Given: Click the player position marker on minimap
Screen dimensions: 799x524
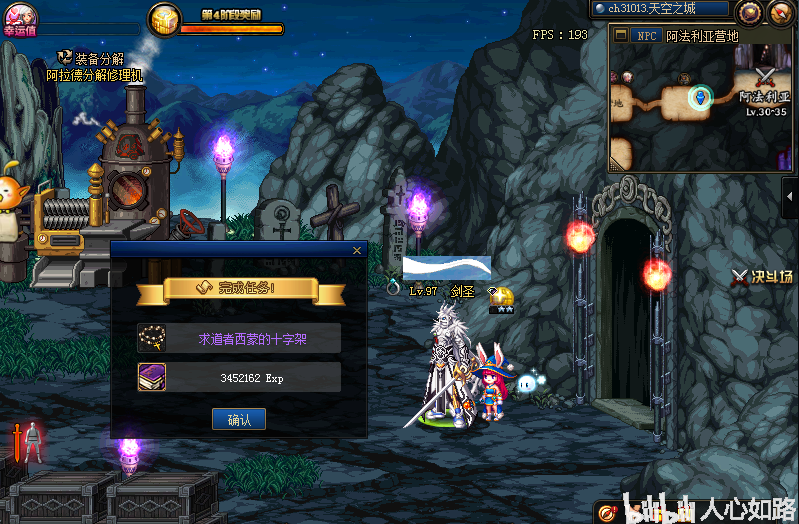Looking at the screenshot, I should point(700,97).
